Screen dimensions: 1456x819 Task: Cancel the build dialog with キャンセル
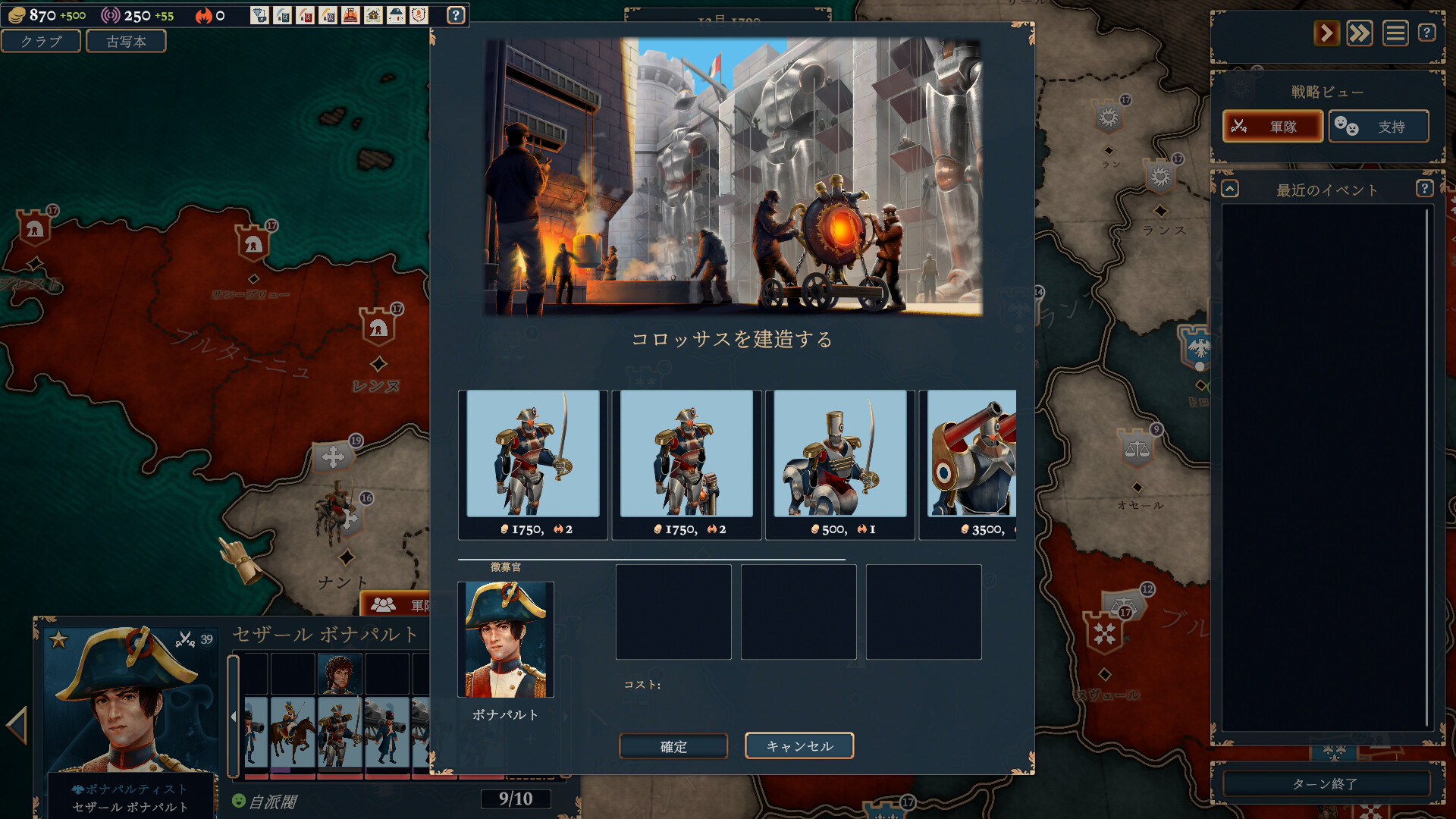[799, 746]
